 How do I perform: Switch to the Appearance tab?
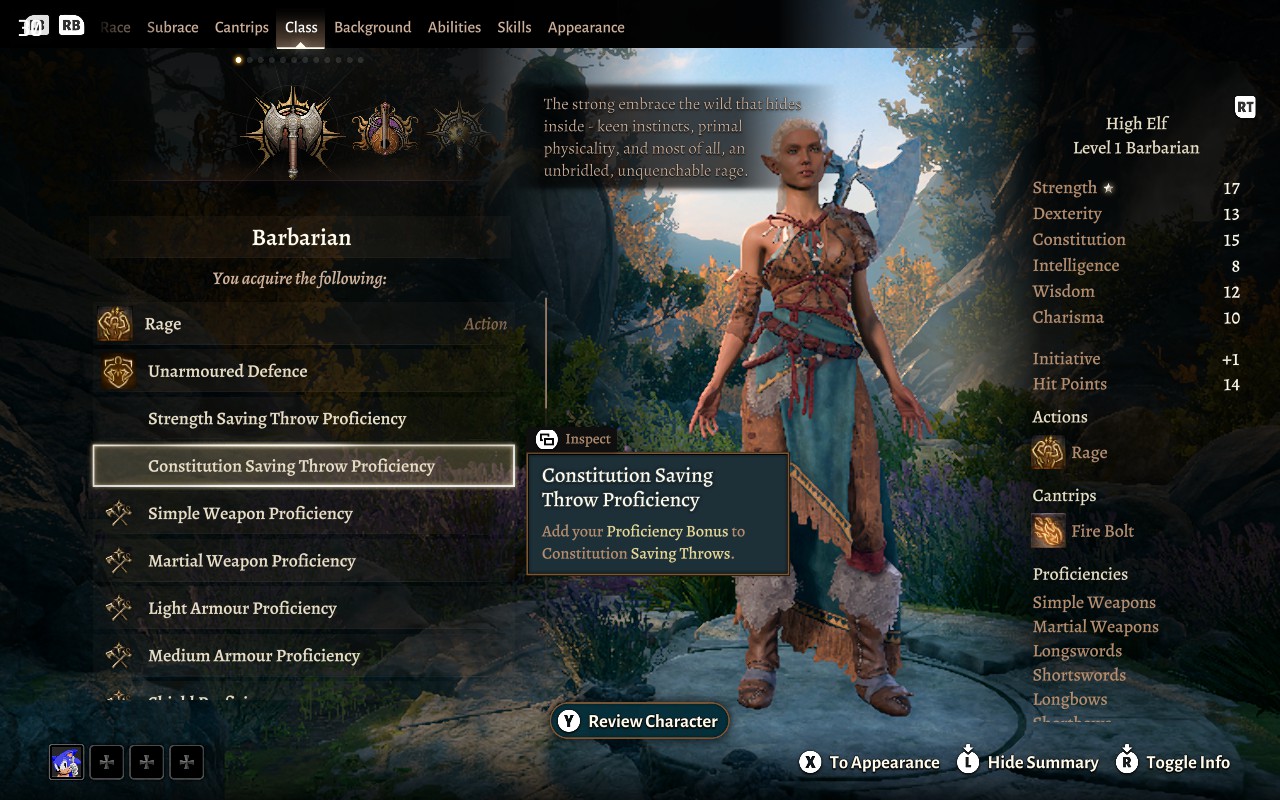pos(586,27)
